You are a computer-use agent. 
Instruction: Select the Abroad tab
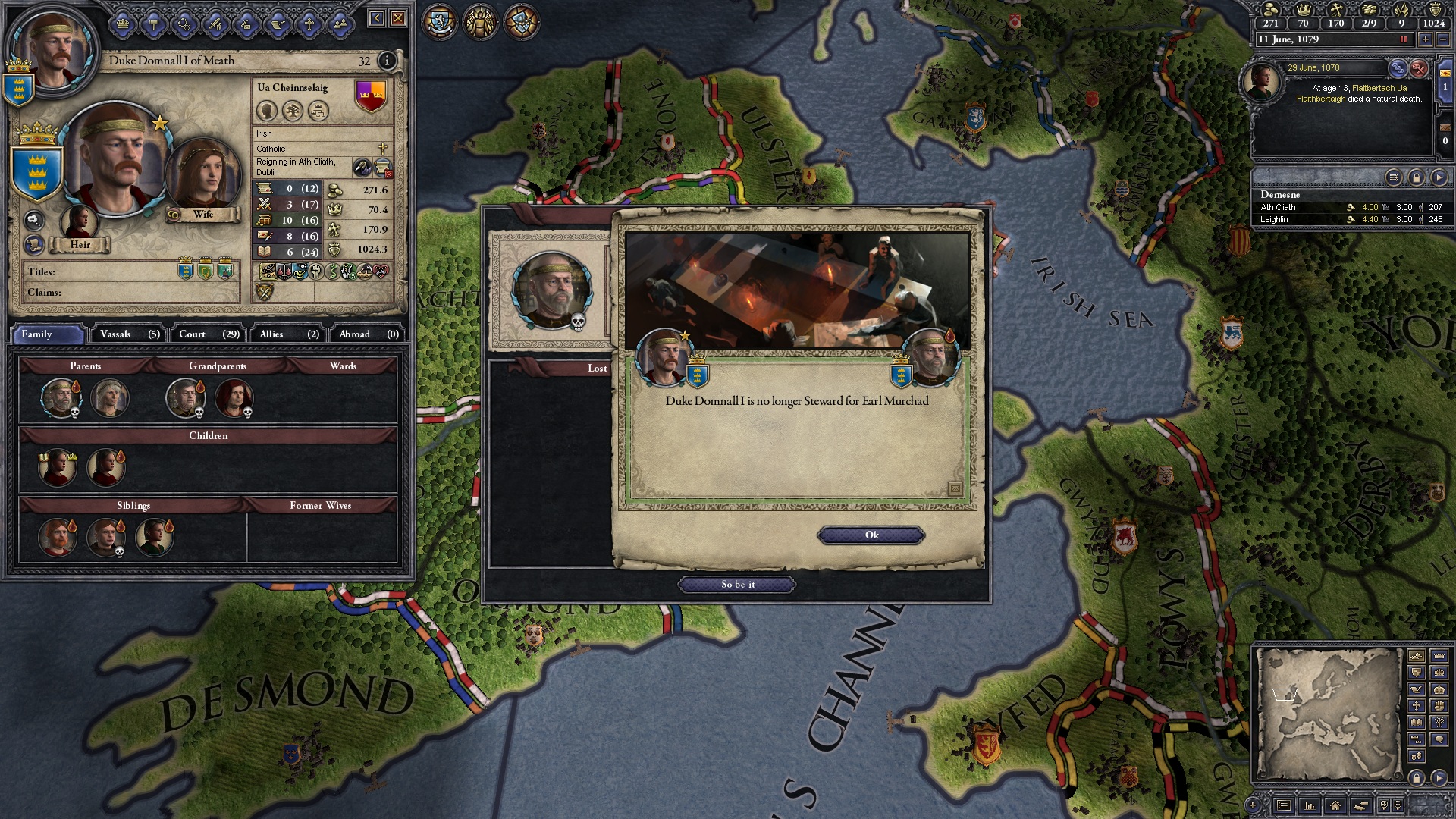coord(369,334)
